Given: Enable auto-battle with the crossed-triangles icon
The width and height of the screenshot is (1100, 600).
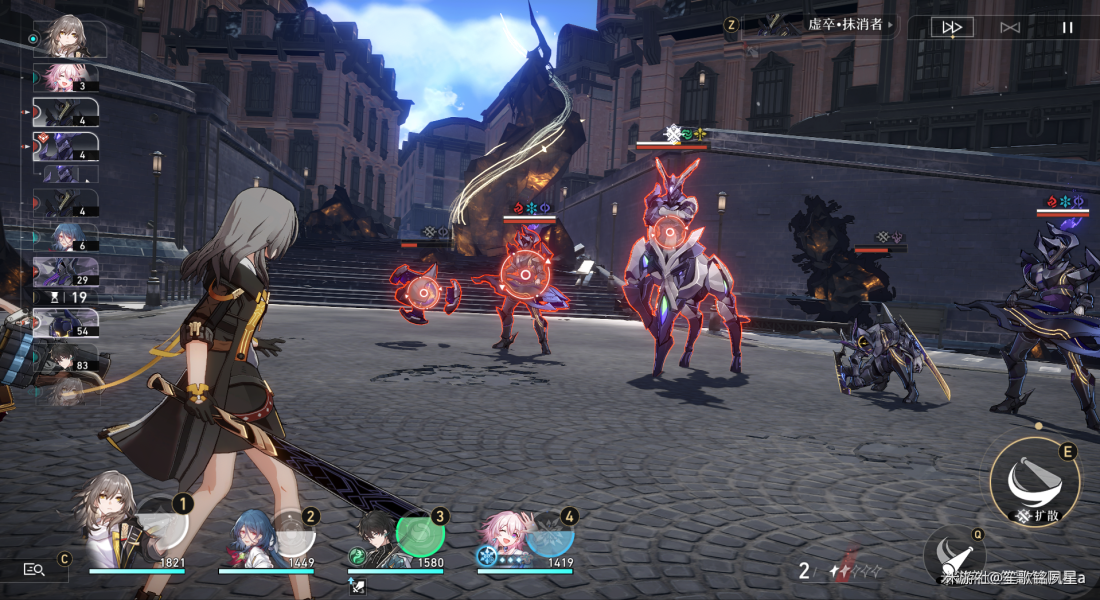Looking at the screenshot, I should click(x=1010, y=27).
